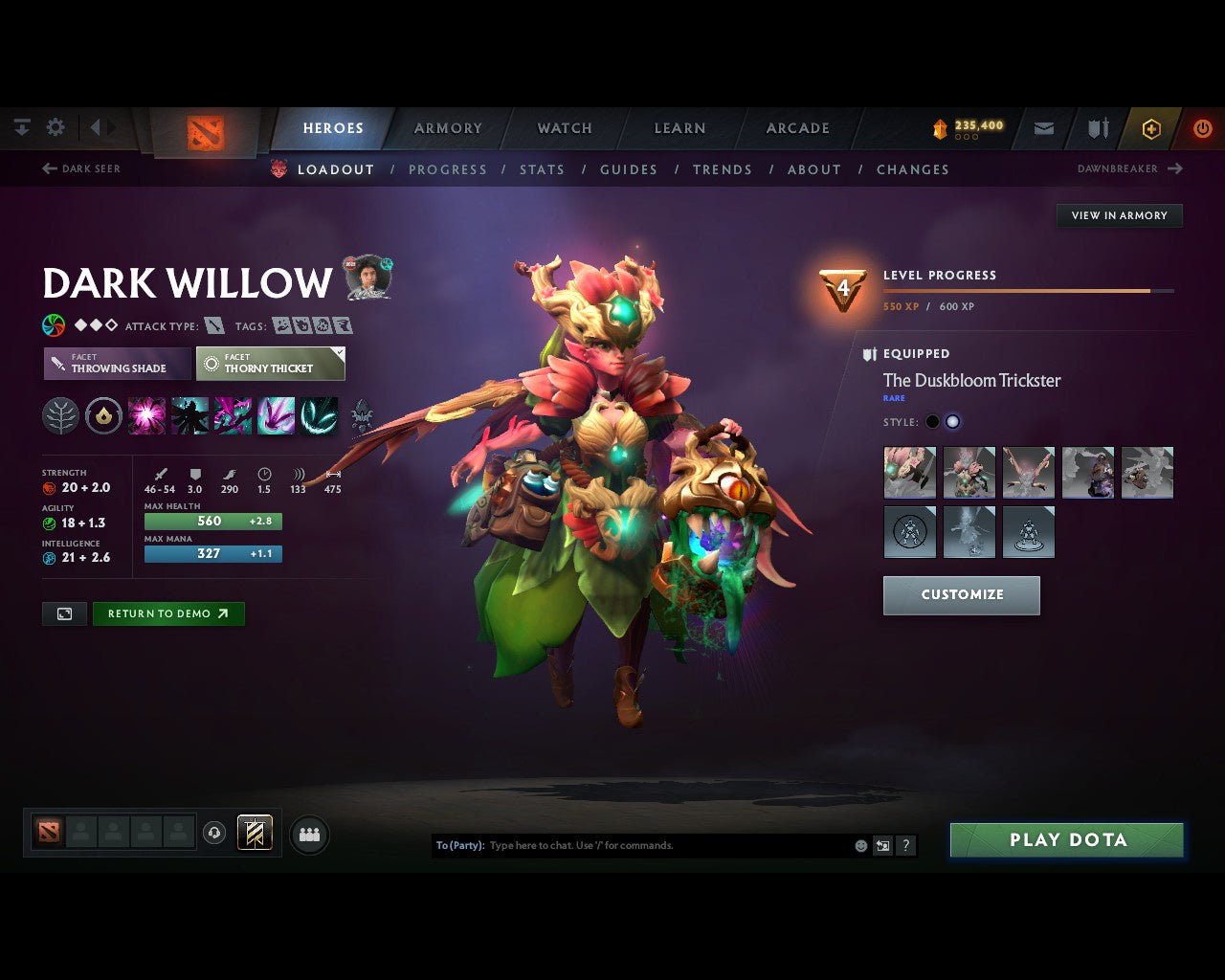Open the settings gear icon
Viewport: 1225px width, 980px height.
[x=56, y=126]
